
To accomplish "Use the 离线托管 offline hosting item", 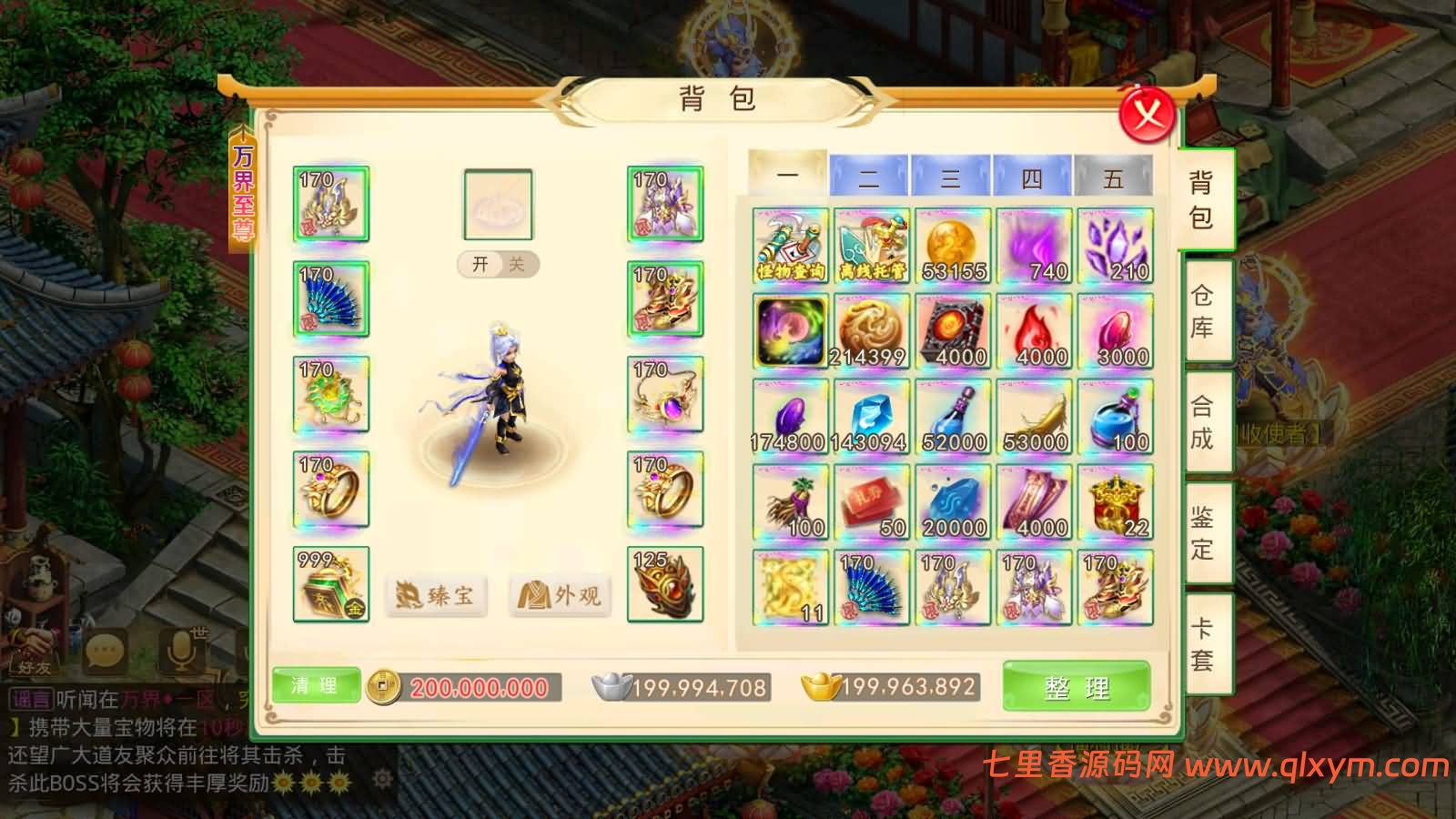I will 872,246.
